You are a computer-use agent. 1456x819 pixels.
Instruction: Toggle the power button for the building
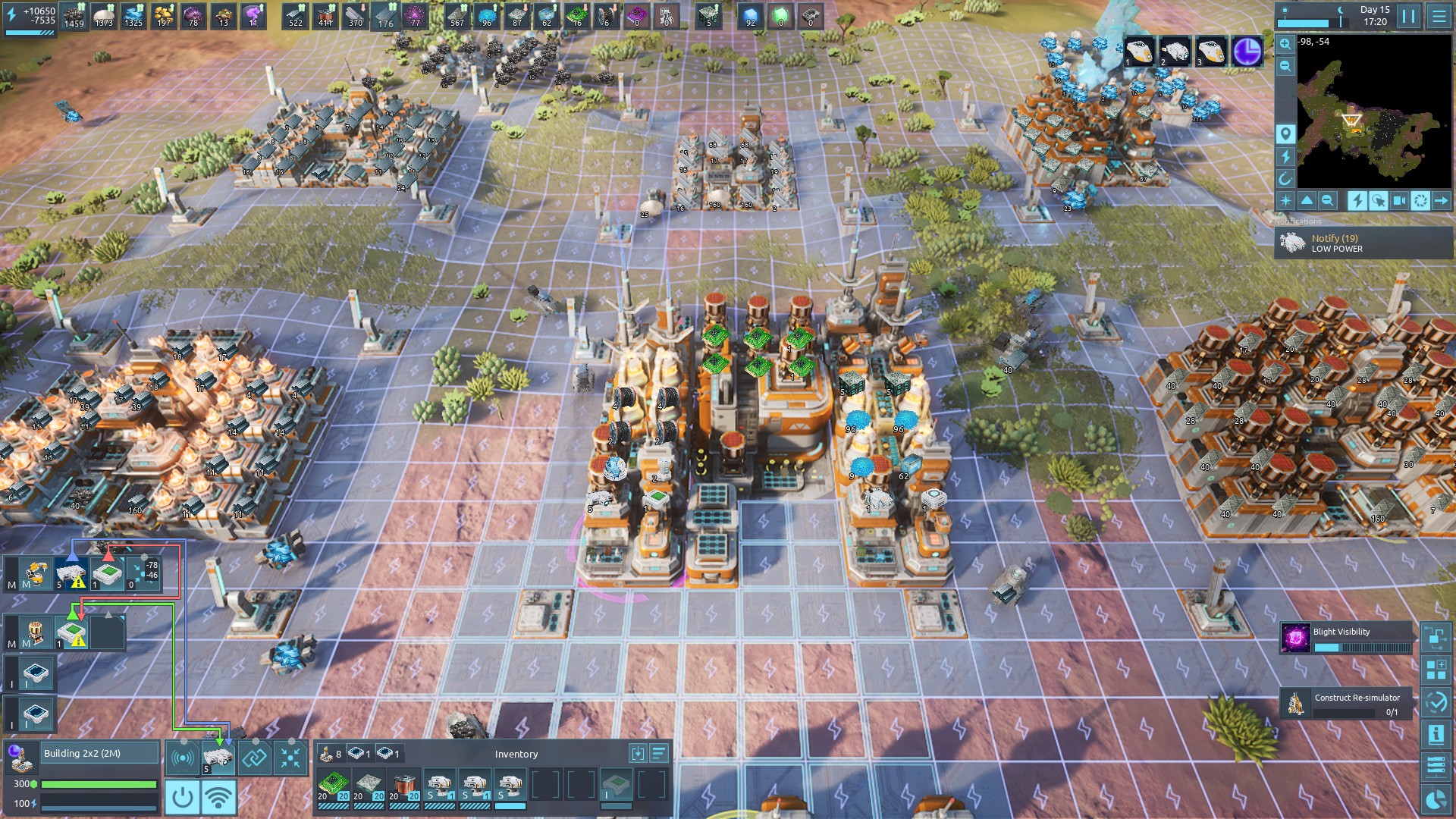pyautogui.click(x=182, y=797)
